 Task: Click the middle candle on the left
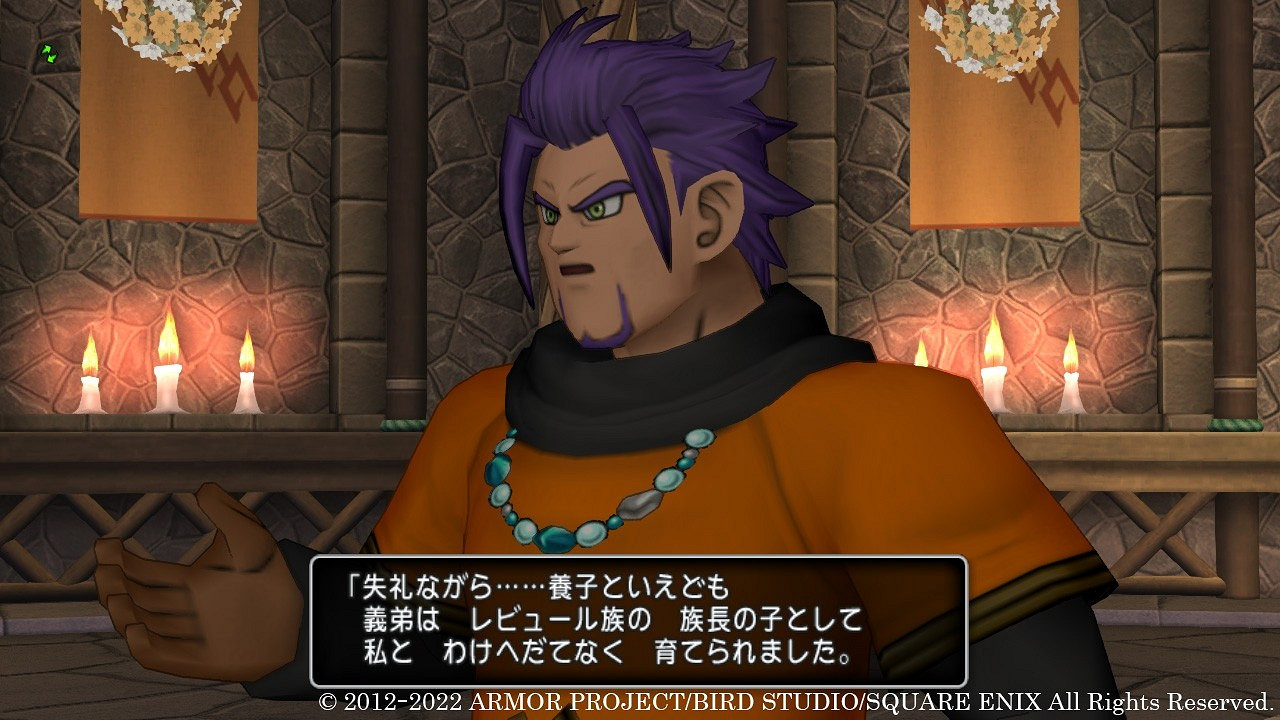[x=166, y=370]
